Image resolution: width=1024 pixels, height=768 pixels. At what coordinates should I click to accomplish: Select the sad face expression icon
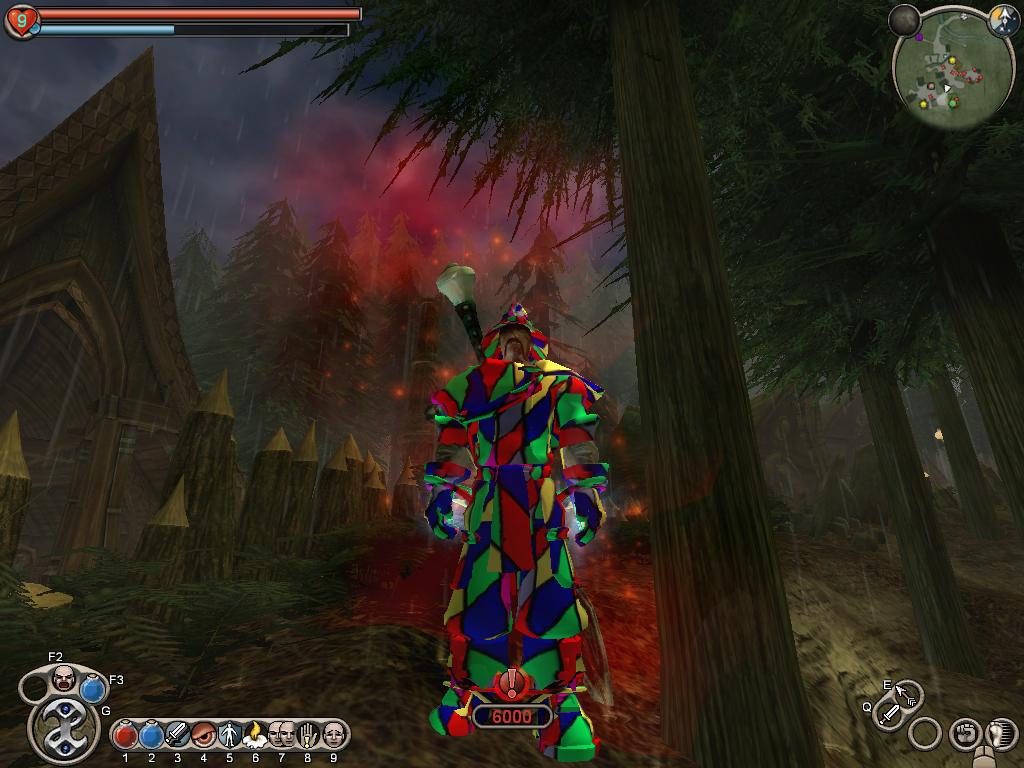point(333,735)
